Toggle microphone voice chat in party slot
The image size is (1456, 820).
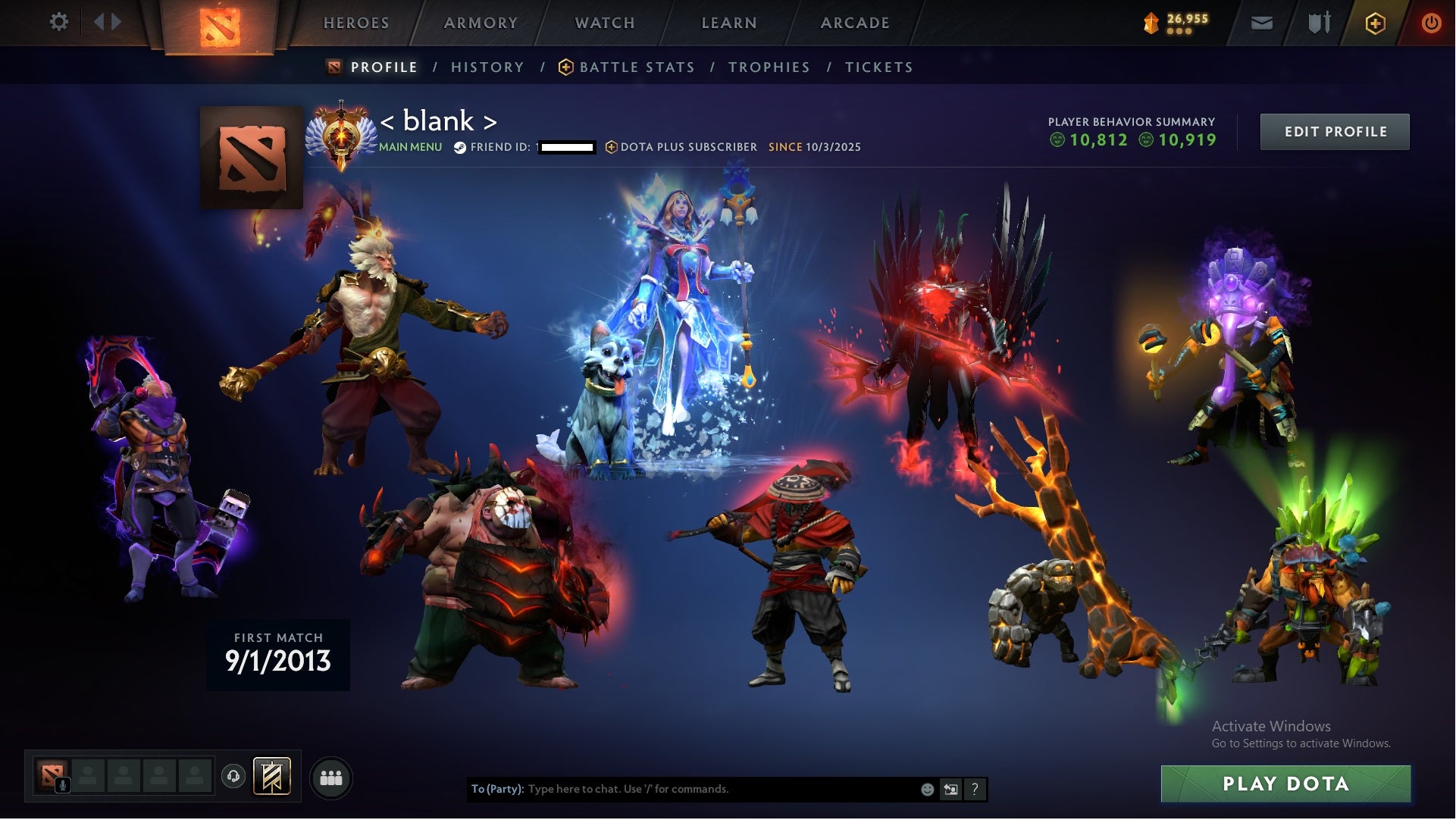[x=64, y=784]
